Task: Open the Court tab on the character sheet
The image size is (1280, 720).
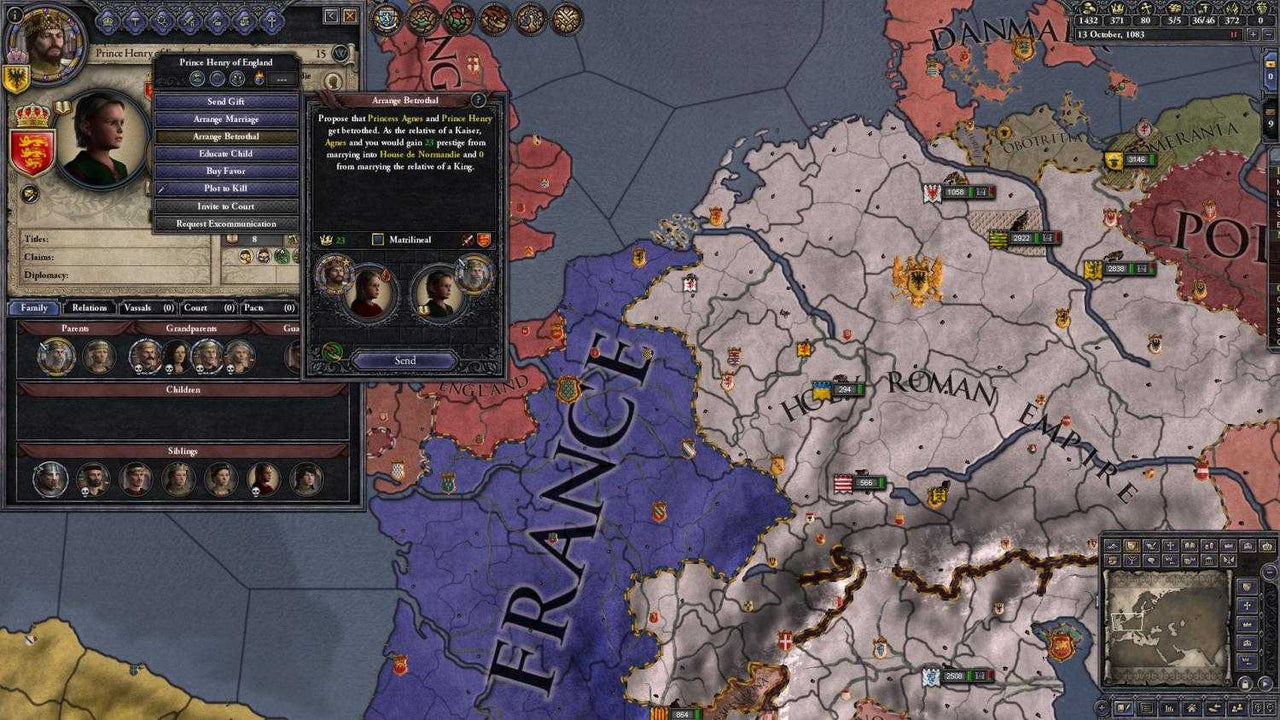Action: pos(198,308)
